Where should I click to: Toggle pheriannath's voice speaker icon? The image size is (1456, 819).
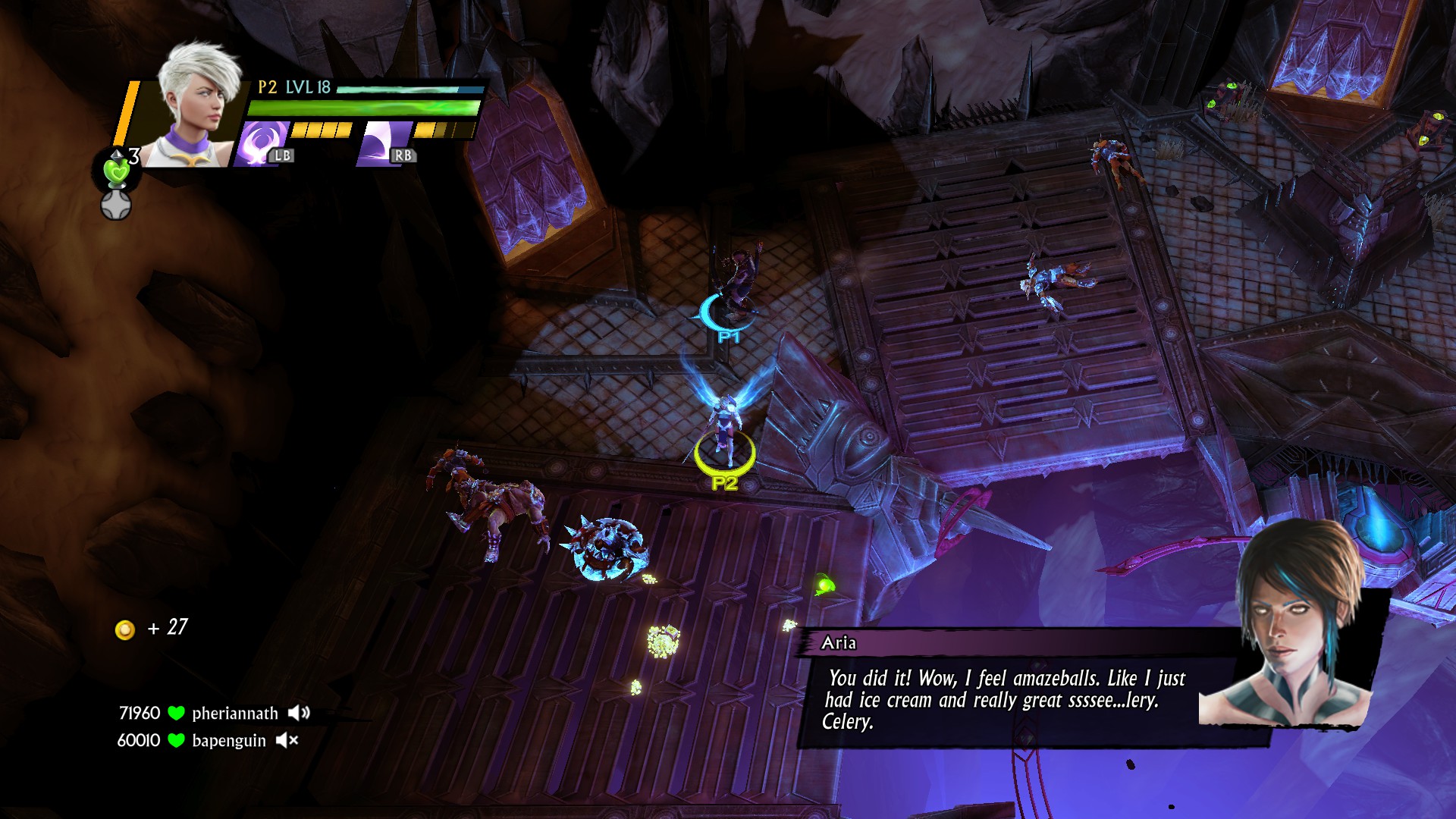299,713
